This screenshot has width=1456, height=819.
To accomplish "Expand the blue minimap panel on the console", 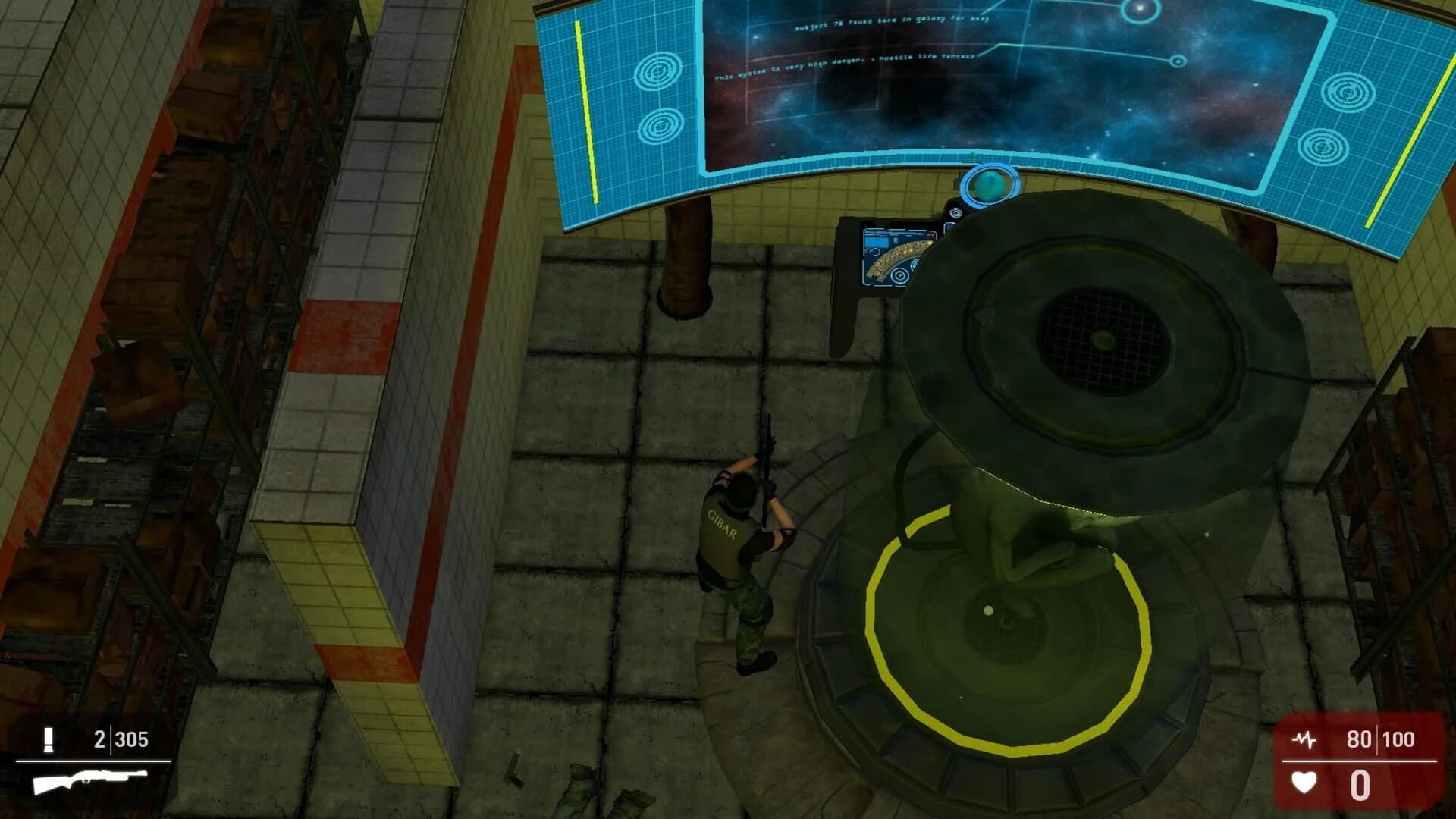I will 877,243.
